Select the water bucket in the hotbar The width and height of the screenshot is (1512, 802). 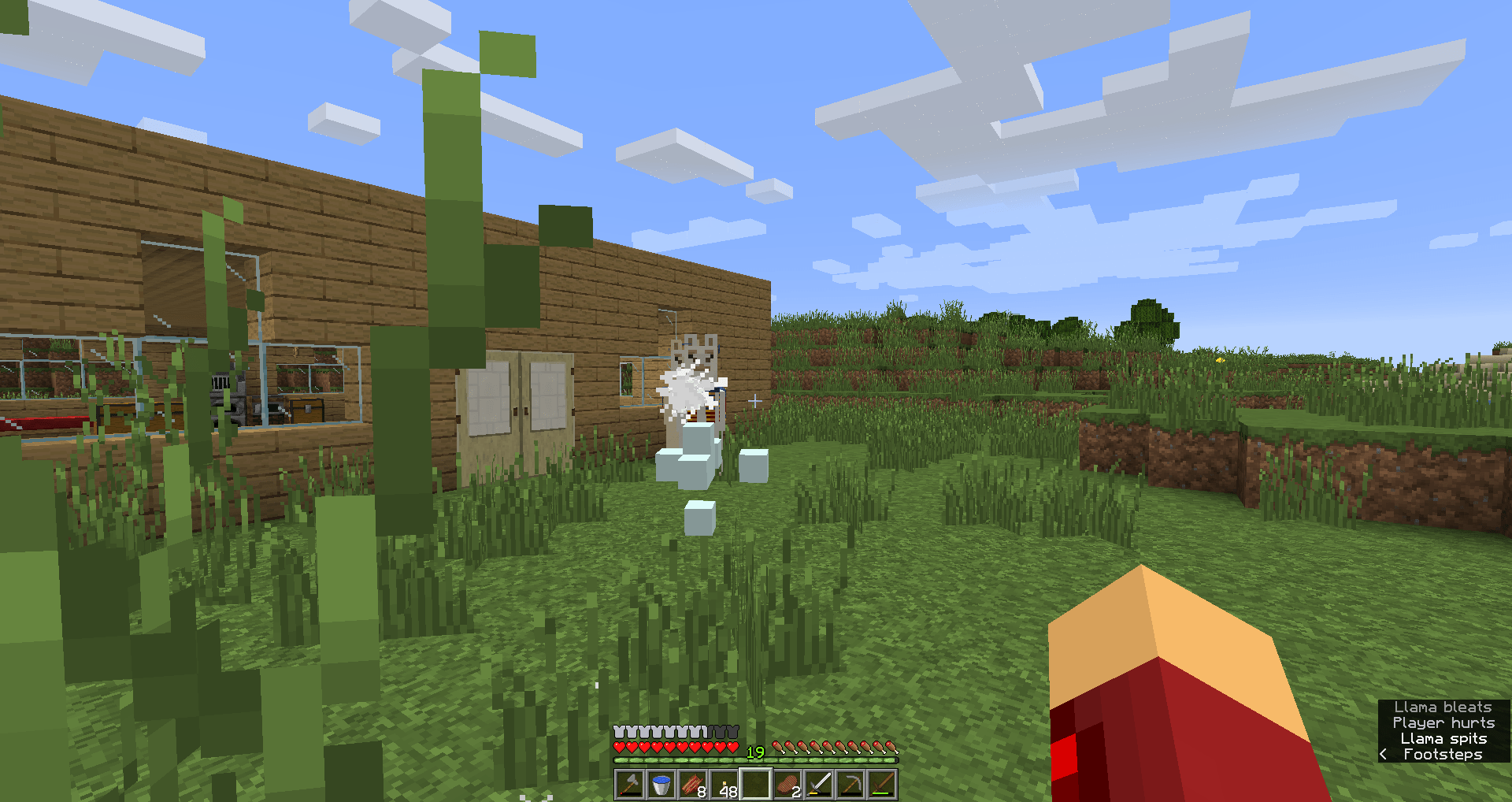[x=660, y=784]
